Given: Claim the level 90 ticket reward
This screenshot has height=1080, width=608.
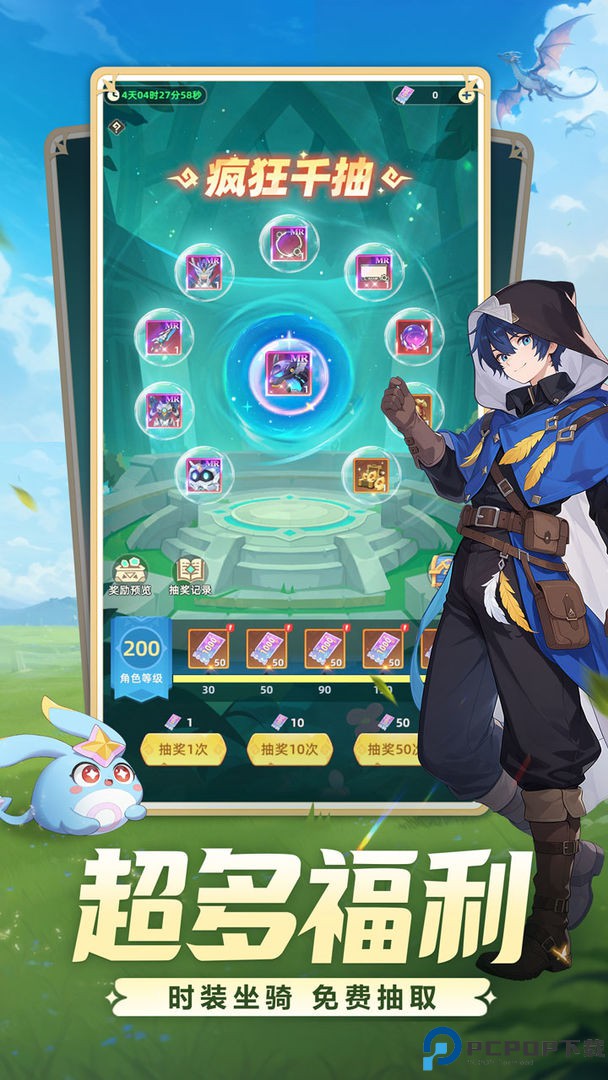Looking at the screenshot, I should (325, 649).
